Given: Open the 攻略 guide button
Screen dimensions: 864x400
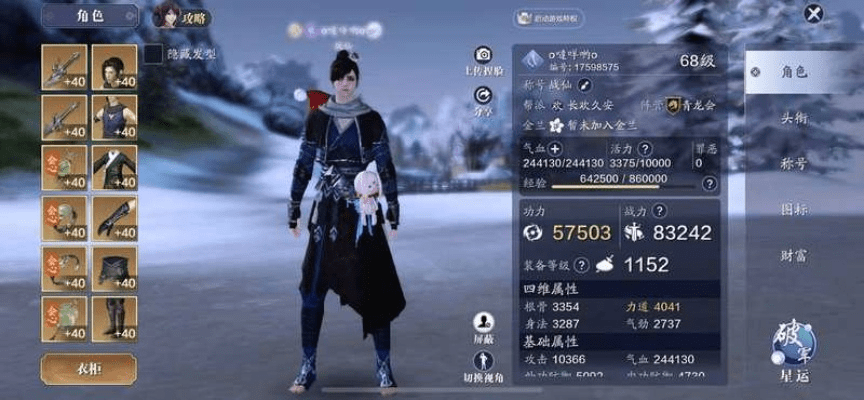Looking at the screenshot, I should 183,15.
